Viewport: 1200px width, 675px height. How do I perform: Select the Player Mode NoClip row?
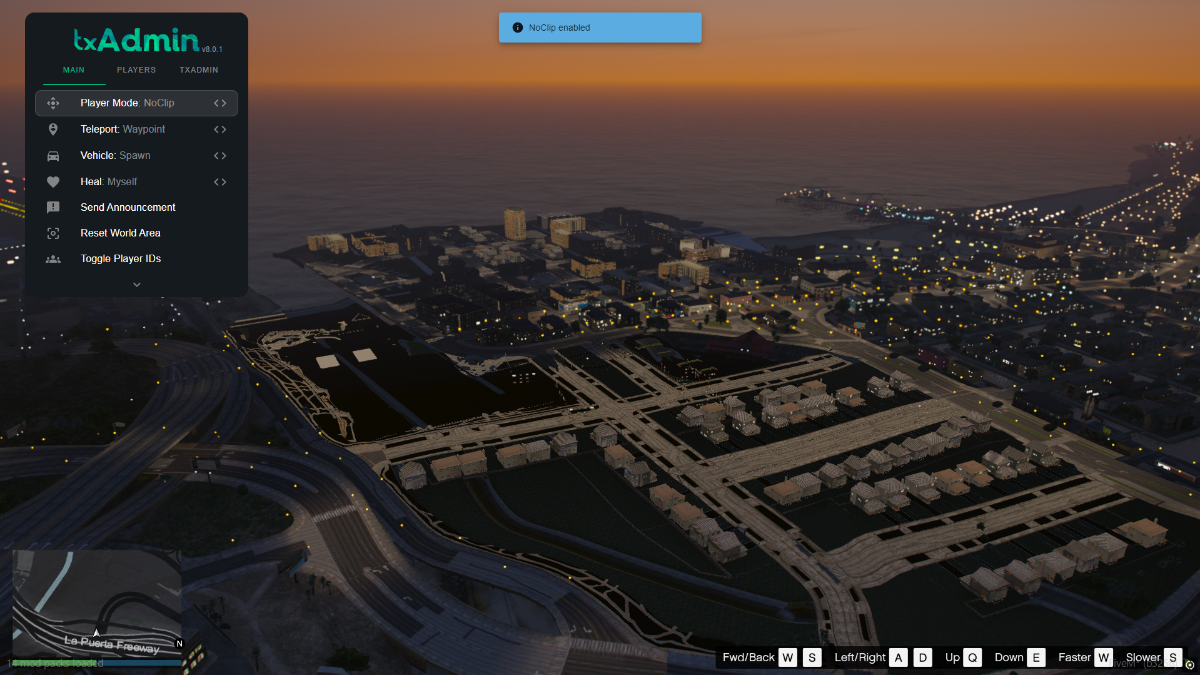(x=127, y=103)
